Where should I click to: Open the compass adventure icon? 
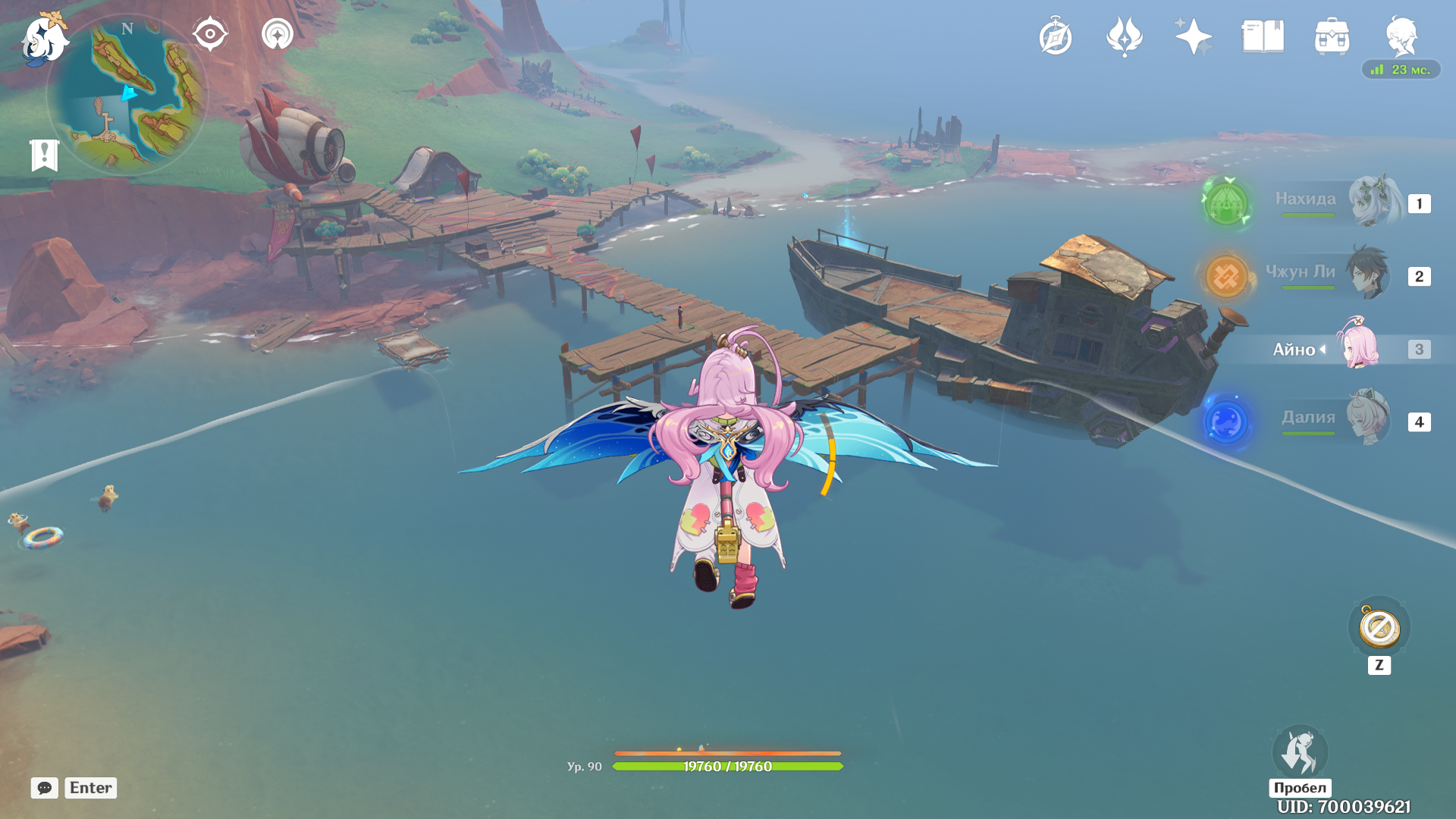click(1056, 37)
